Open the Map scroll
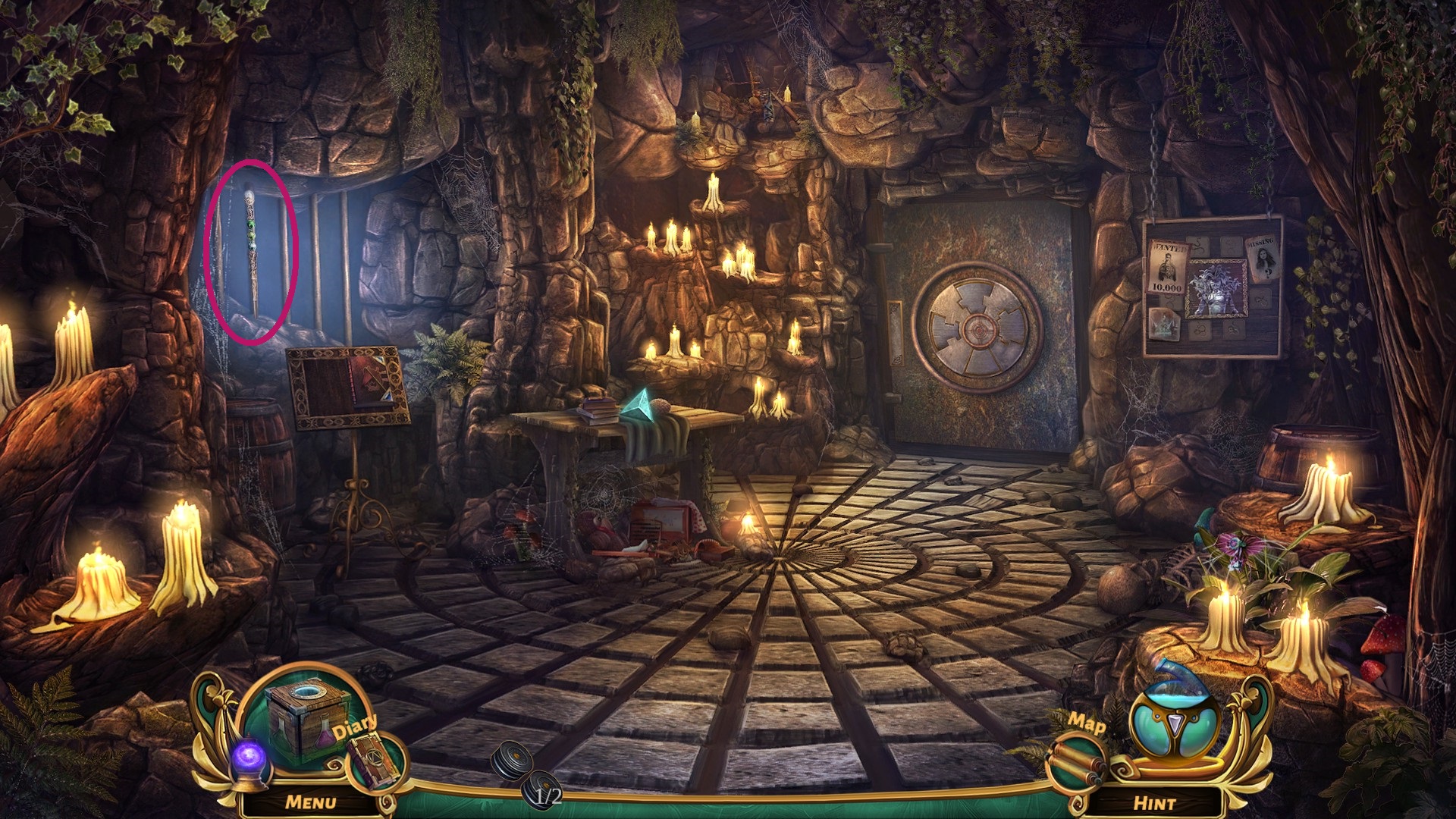This screenshot has width=1456, height=819. coord(1075,758)
